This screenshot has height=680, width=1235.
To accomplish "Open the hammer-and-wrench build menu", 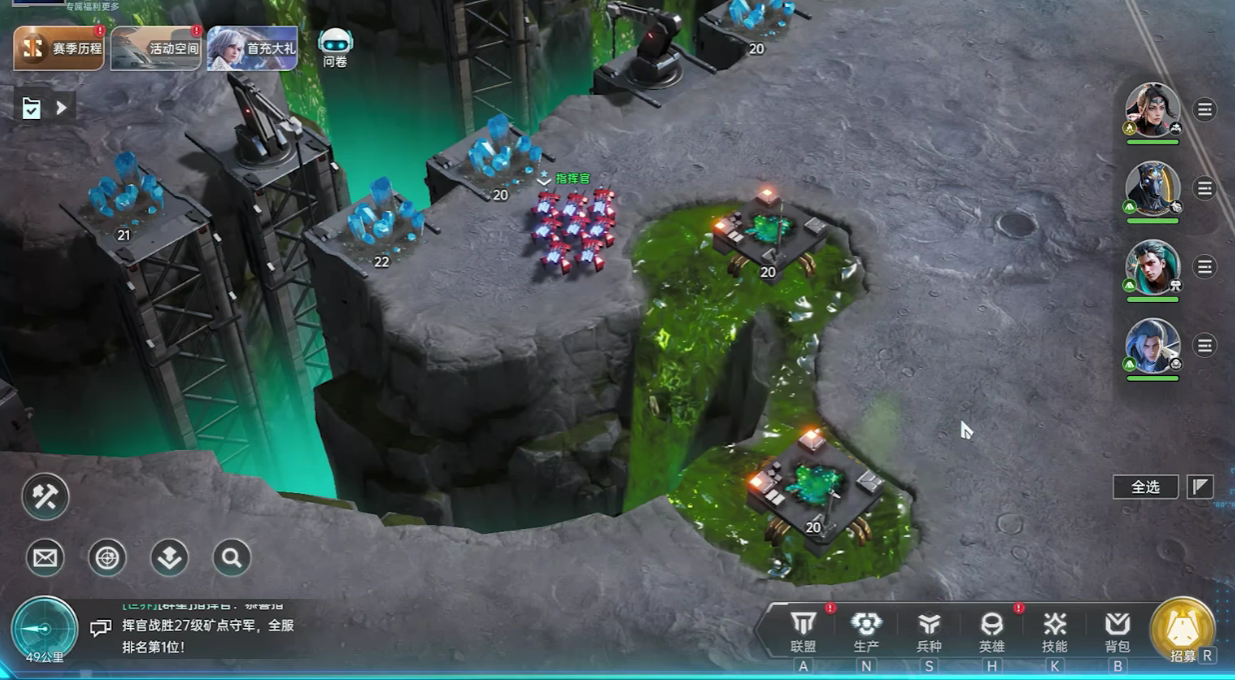I will 45,497.
